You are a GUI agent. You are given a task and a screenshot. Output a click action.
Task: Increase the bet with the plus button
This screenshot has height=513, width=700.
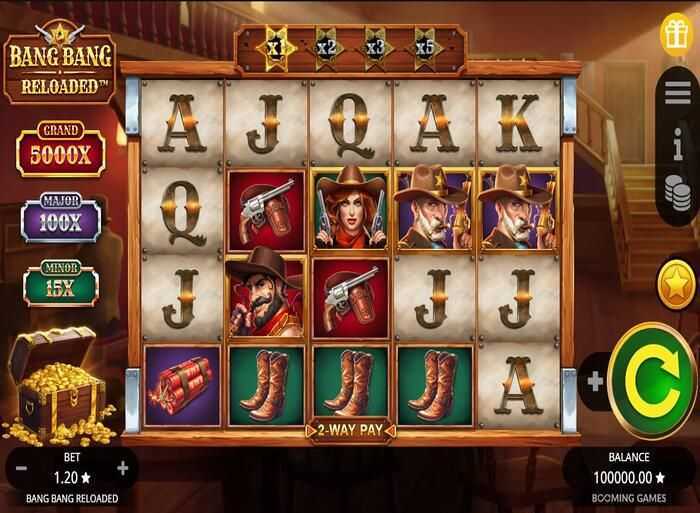pos(123,467)
